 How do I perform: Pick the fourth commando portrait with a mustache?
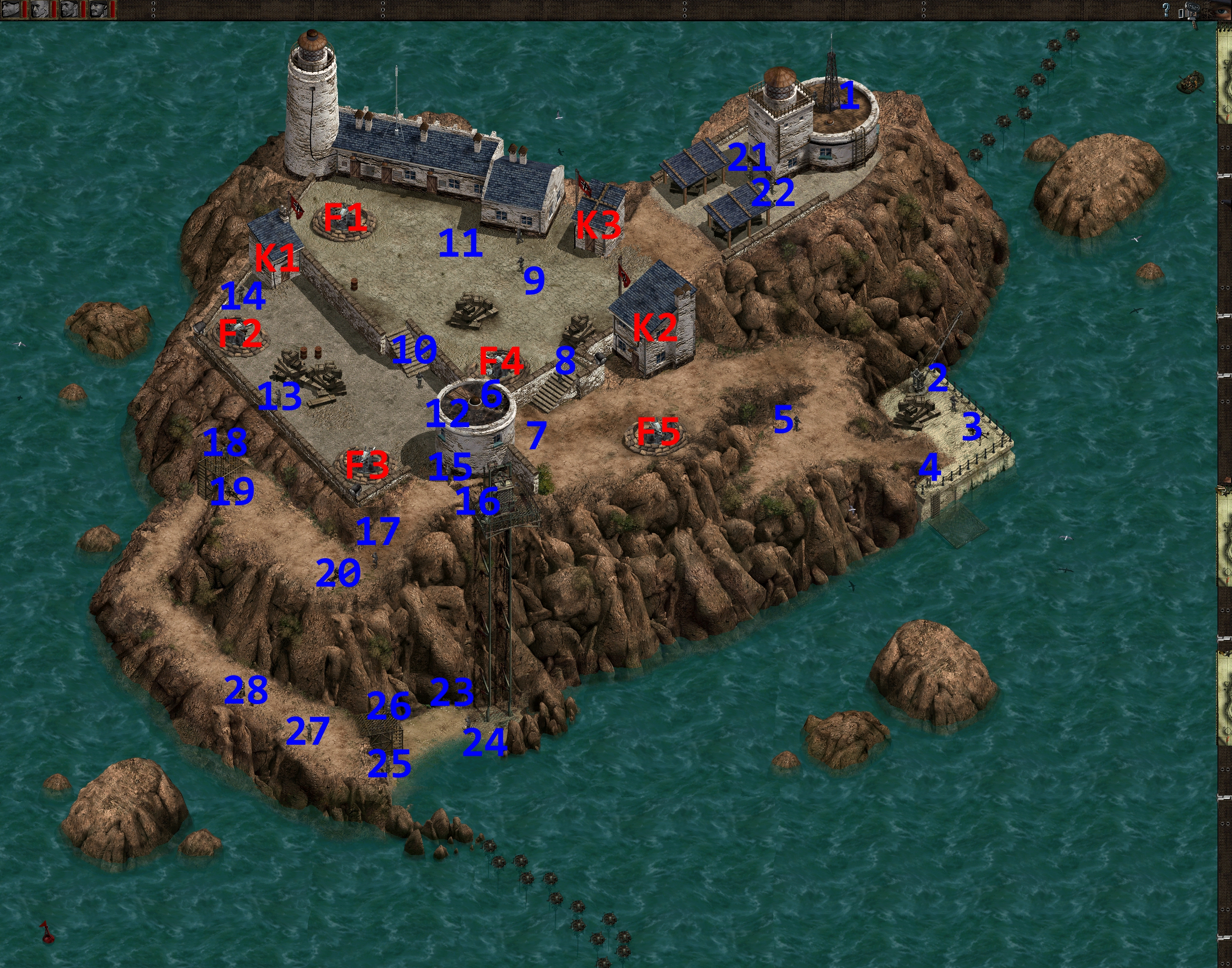(x=98, y=9)
